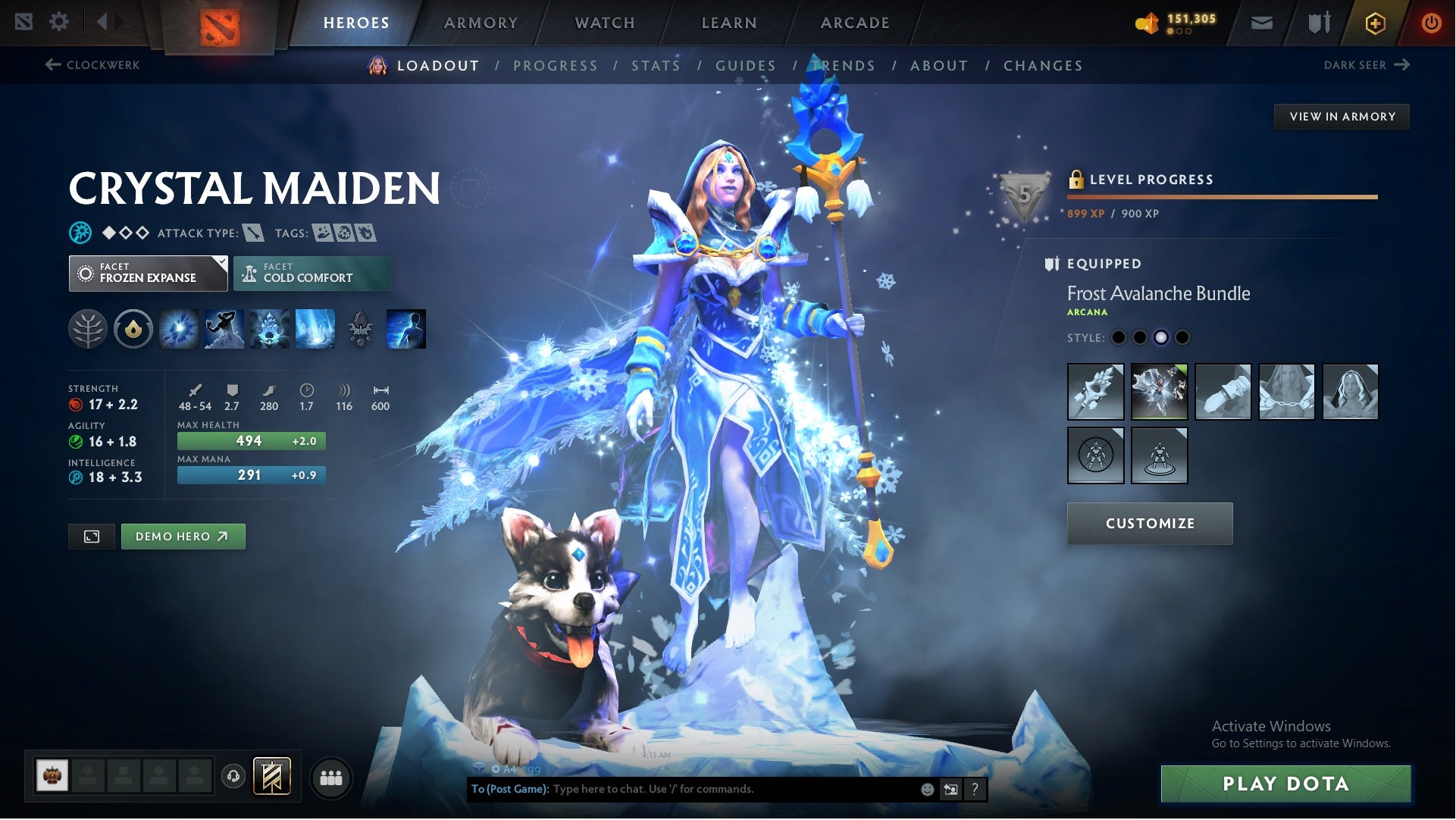Select the Frost Avalanche weapon thumbnail
Screen dimensions: 1456x820
(x=1094, y=392)
